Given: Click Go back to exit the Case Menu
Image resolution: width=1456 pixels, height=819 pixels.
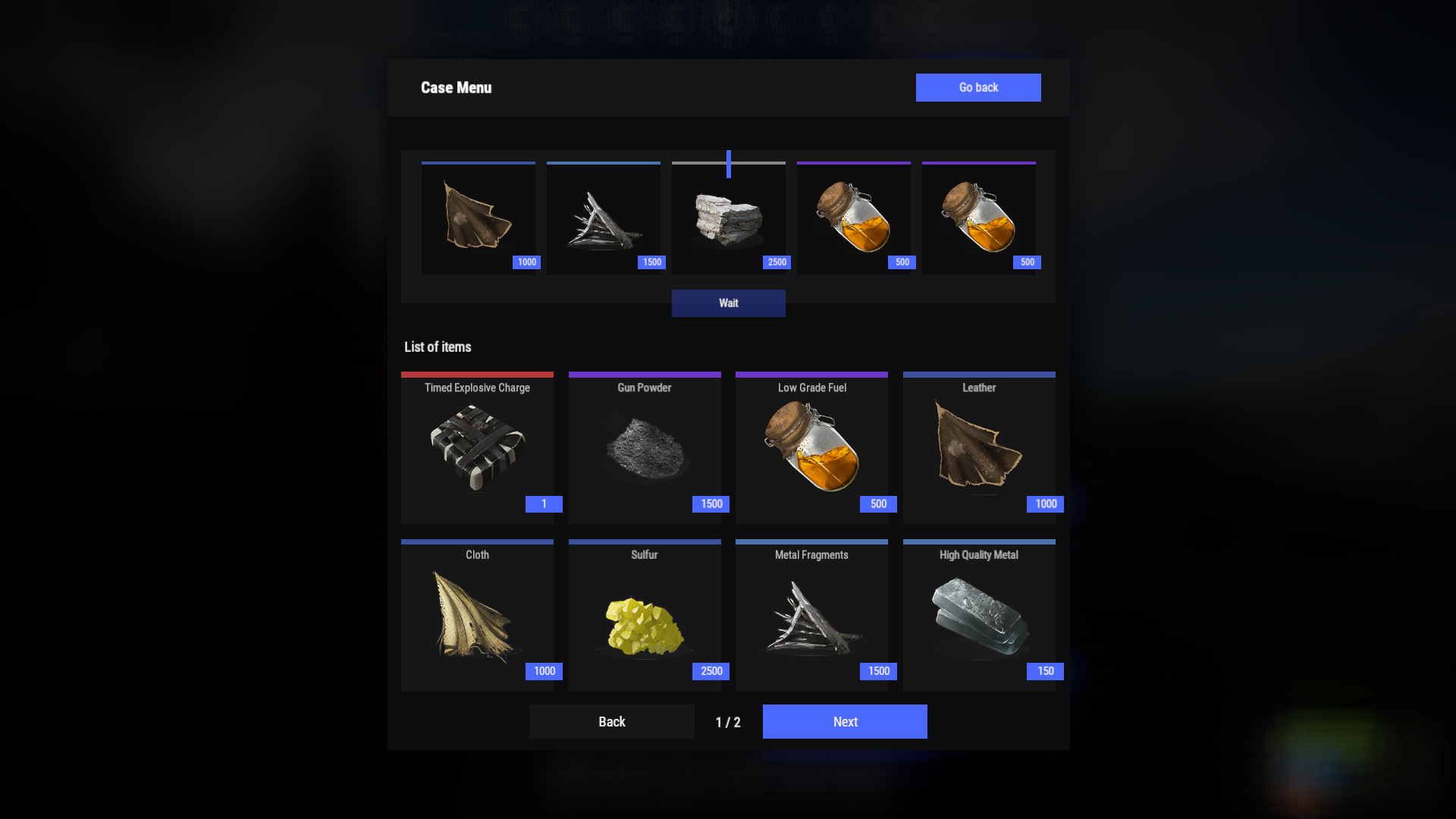Looking at the screenshot, I should (978, 87).
